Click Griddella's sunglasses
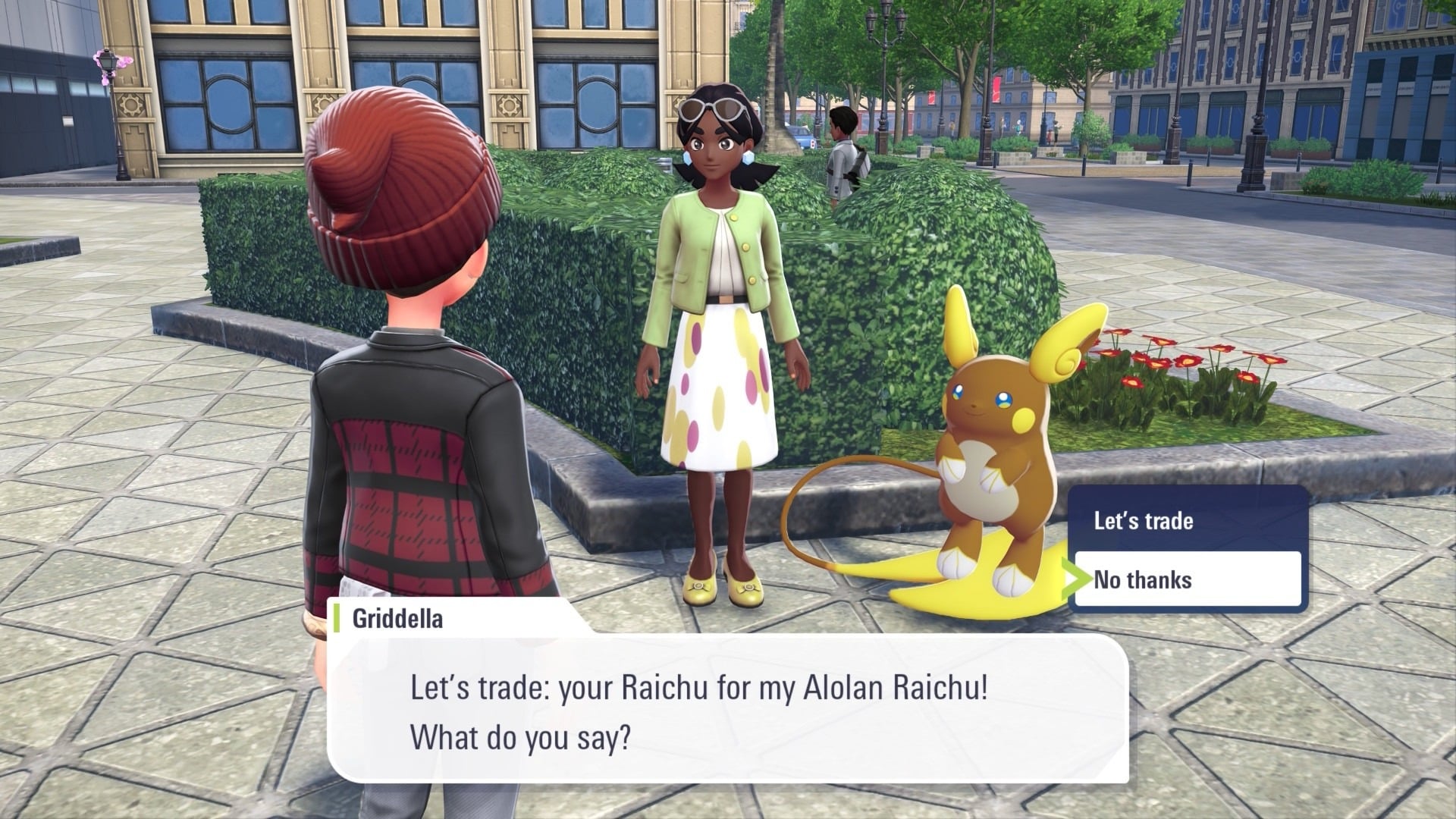 coord(711,106)
